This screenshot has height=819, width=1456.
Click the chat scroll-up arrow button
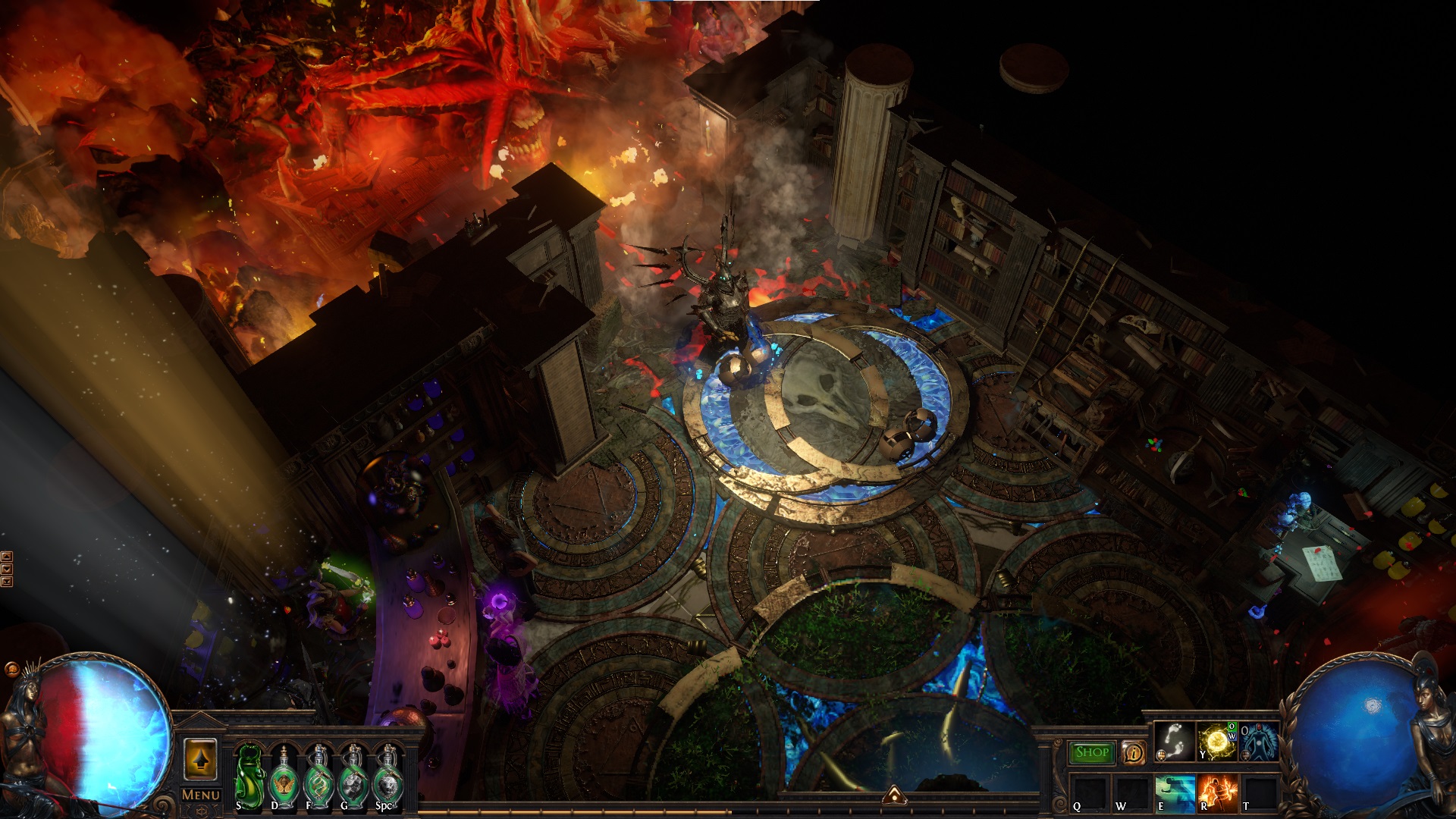(x=7, y=557)
